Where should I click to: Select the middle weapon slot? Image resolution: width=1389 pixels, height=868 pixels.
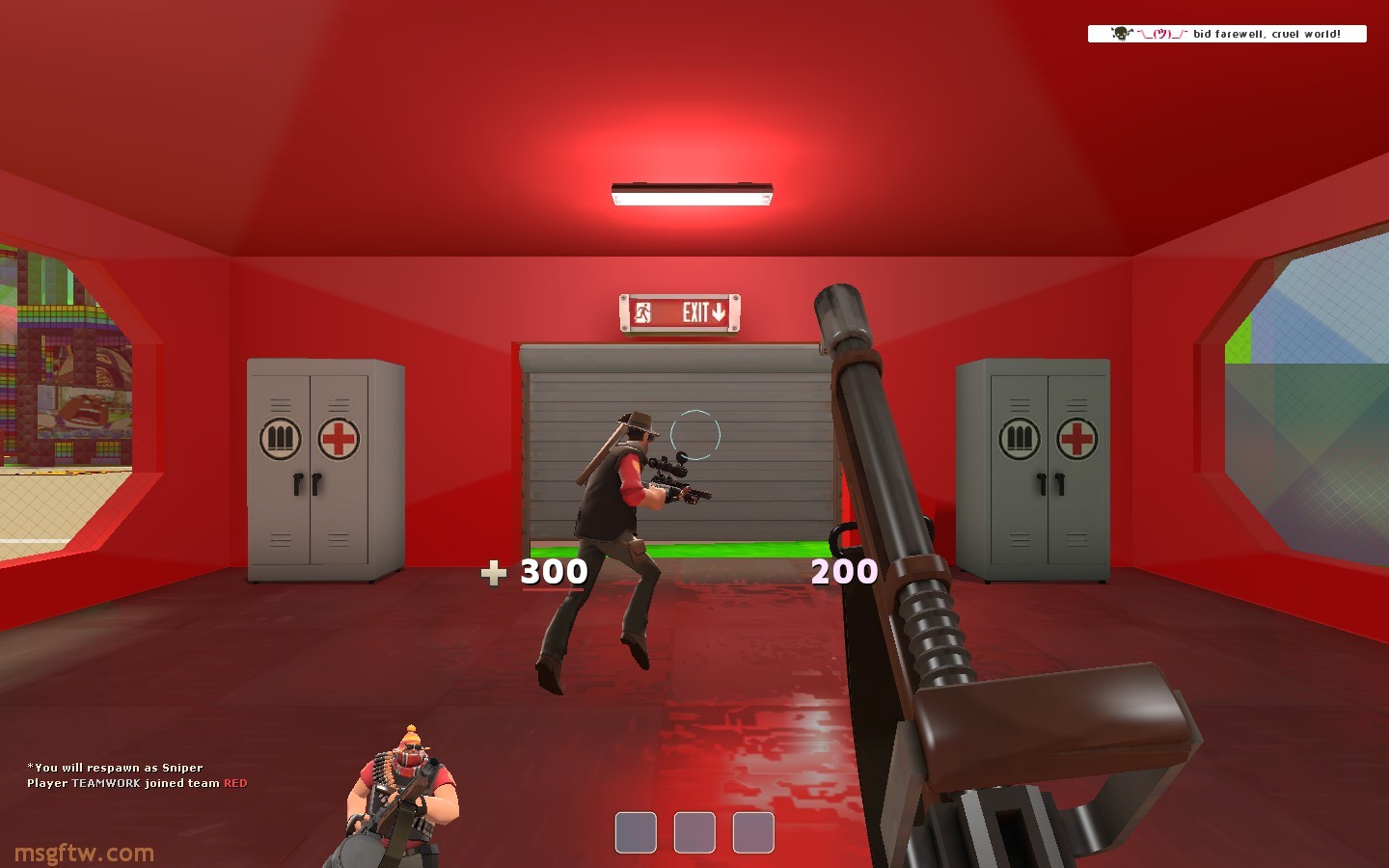coord(694,830)
